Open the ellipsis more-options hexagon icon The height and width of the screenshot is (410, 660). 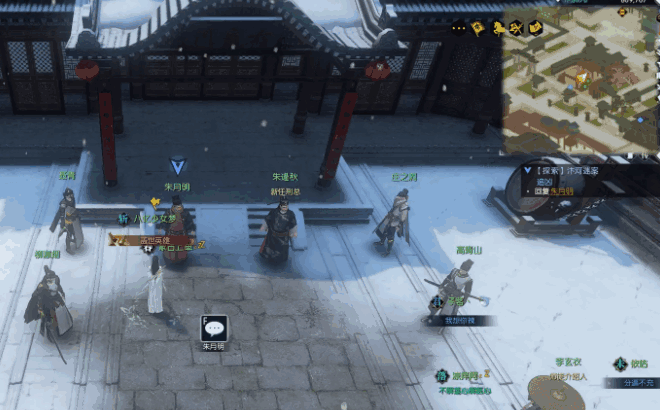(x=458, y=28)
